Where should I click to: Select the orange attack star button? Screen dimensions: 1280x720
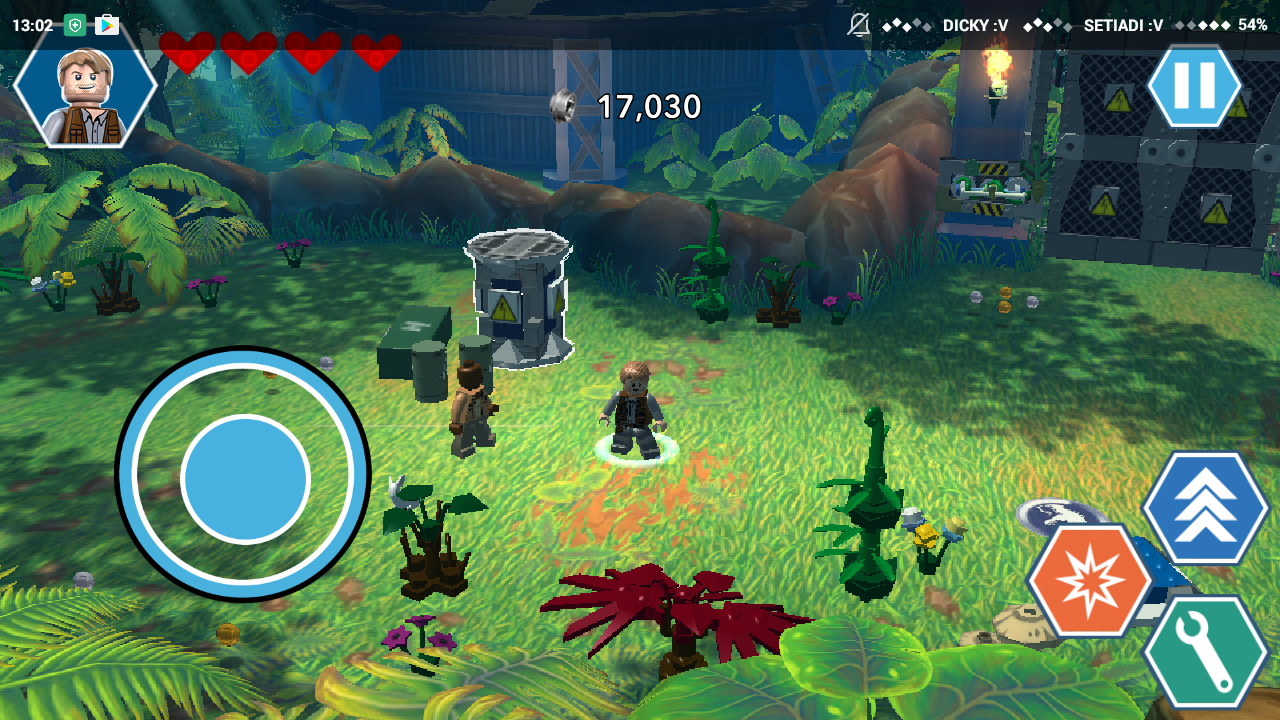point(1089,577)
